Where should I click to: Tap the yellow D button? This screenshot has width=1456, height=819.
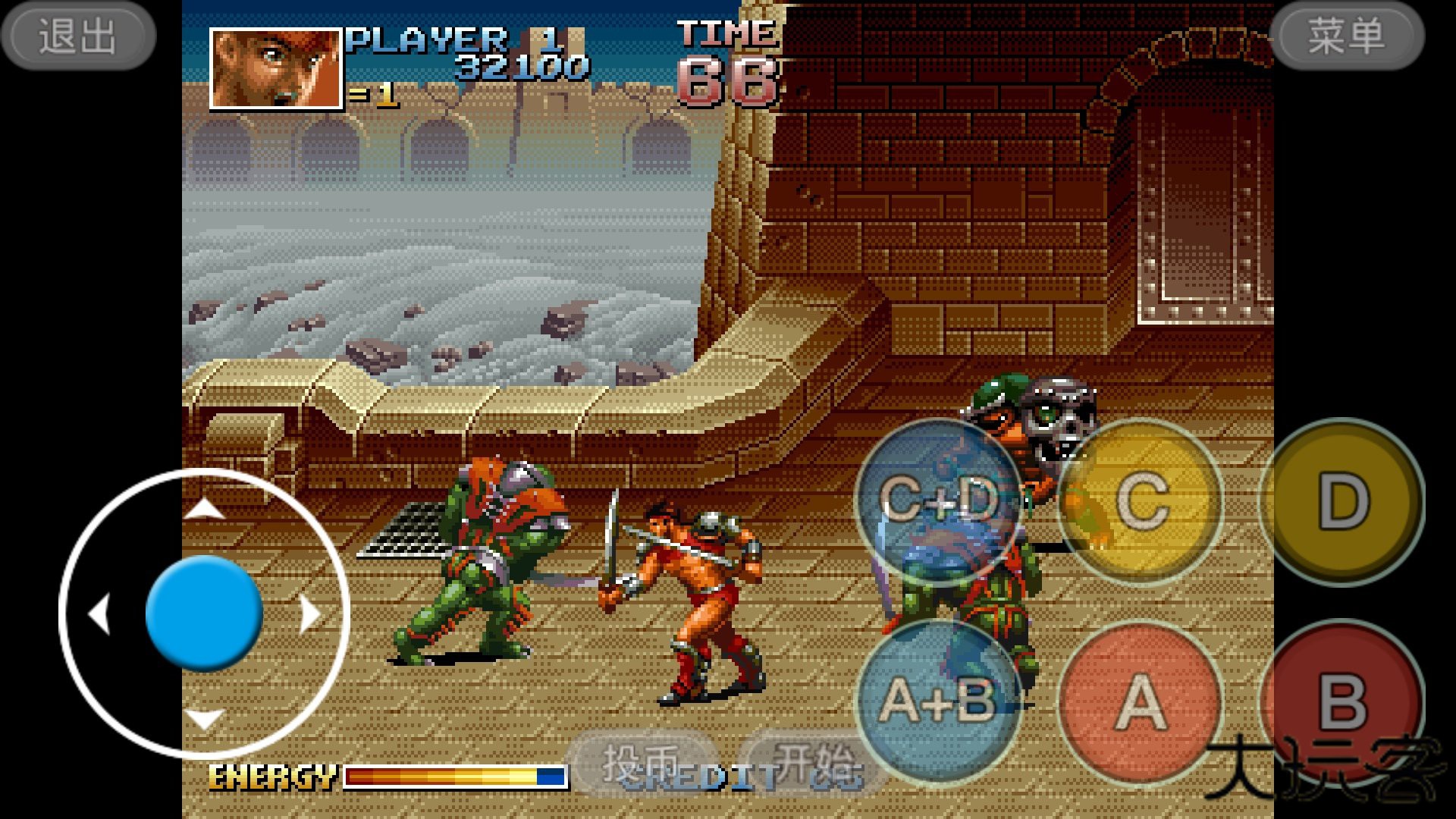[x=1343, y=501]
